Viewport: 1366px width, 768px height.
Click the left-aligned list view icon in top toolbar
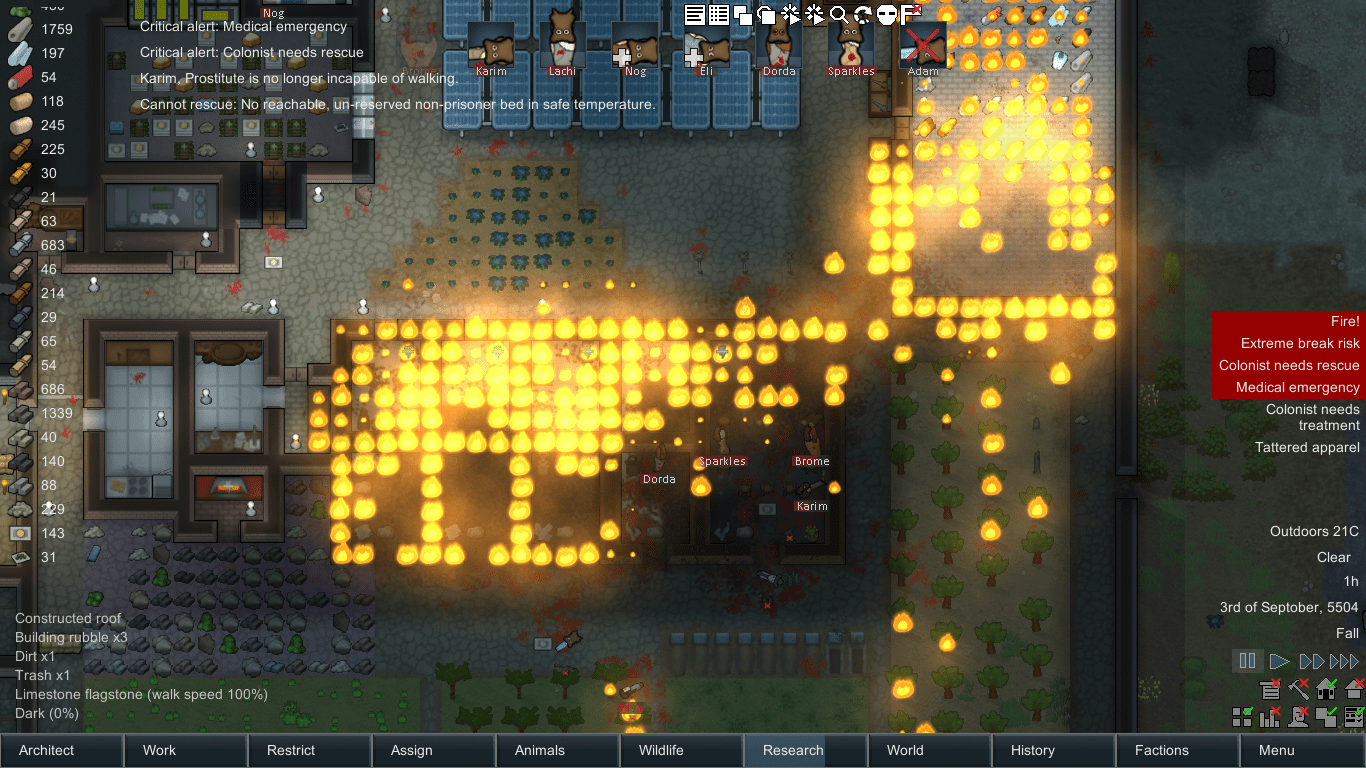tap(694, 15)
